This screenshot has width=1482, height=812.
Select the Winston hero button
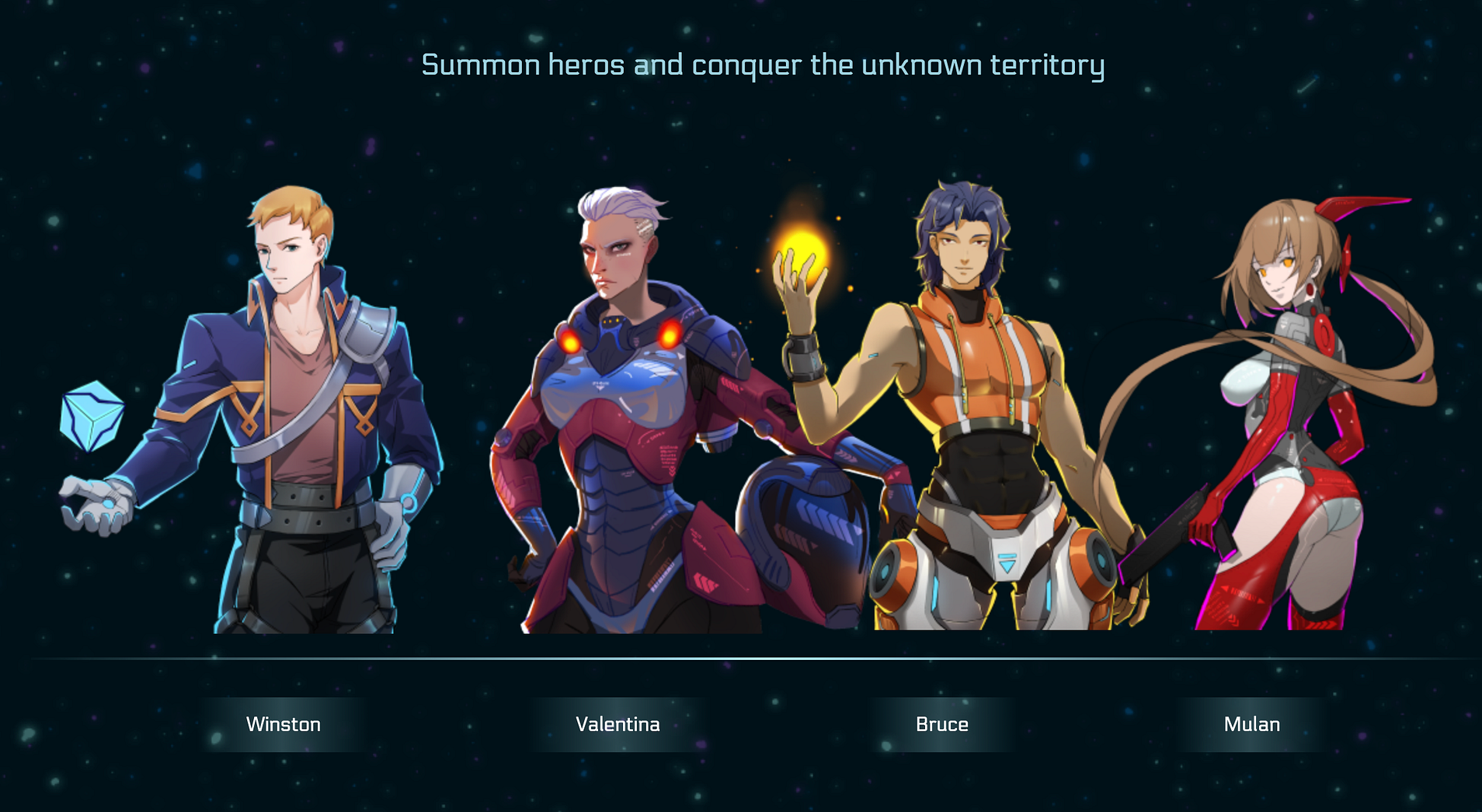(x=284, y=724)
